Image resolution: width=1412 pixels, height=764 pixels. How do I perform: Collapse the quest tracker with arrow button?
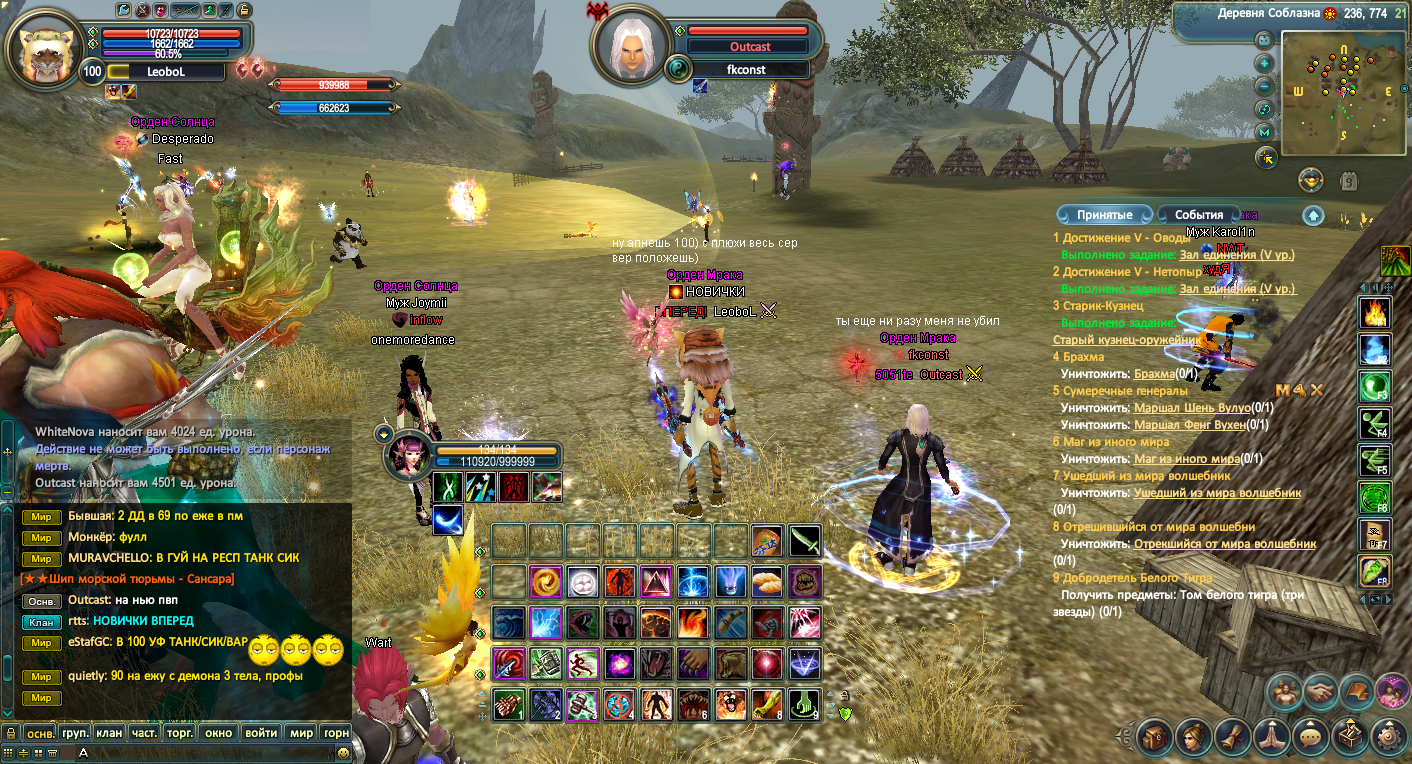tap(1314, 215)
